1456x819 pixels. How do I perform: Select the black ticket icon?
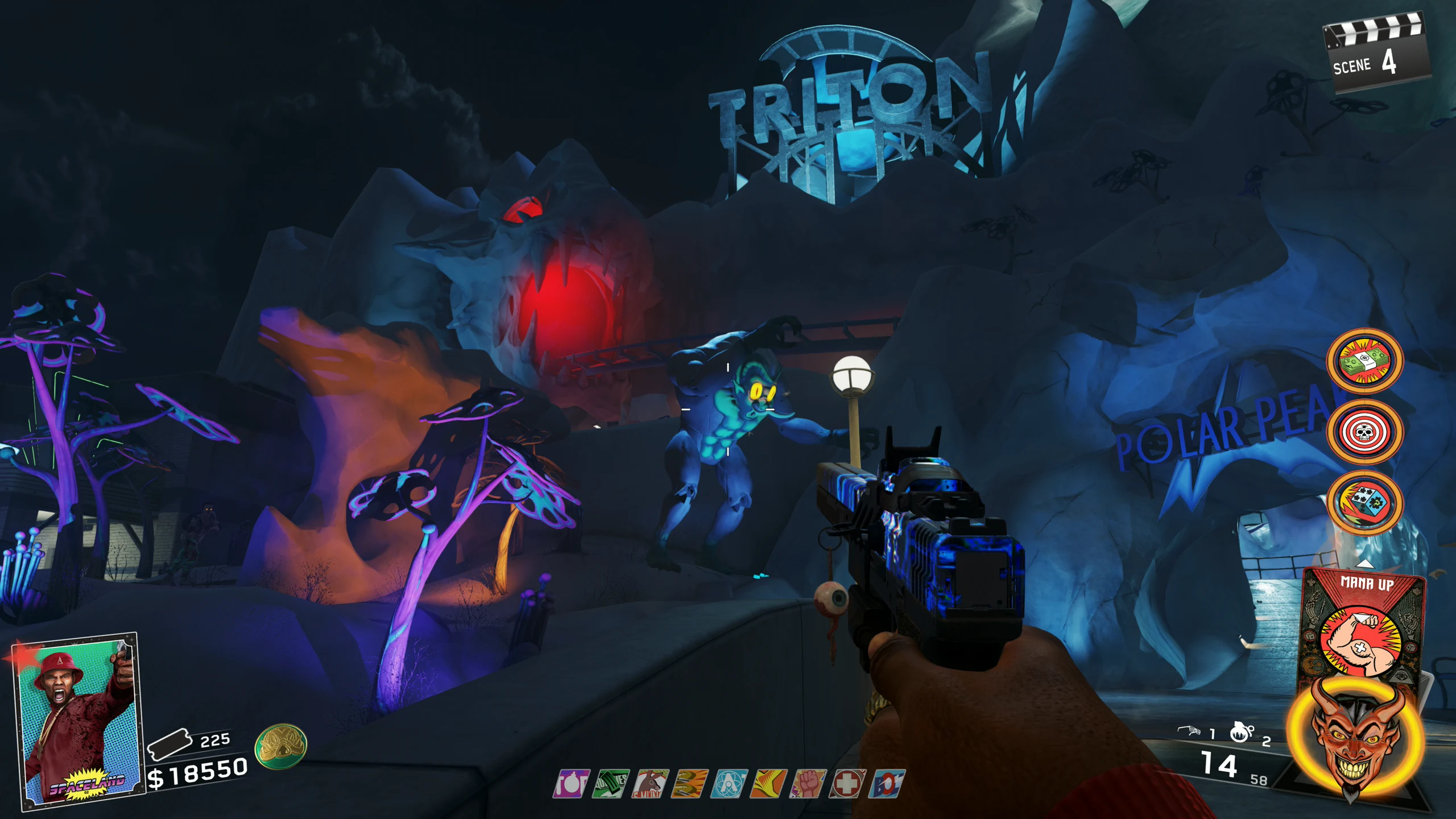pyautogui.click(x=169, y=744)
